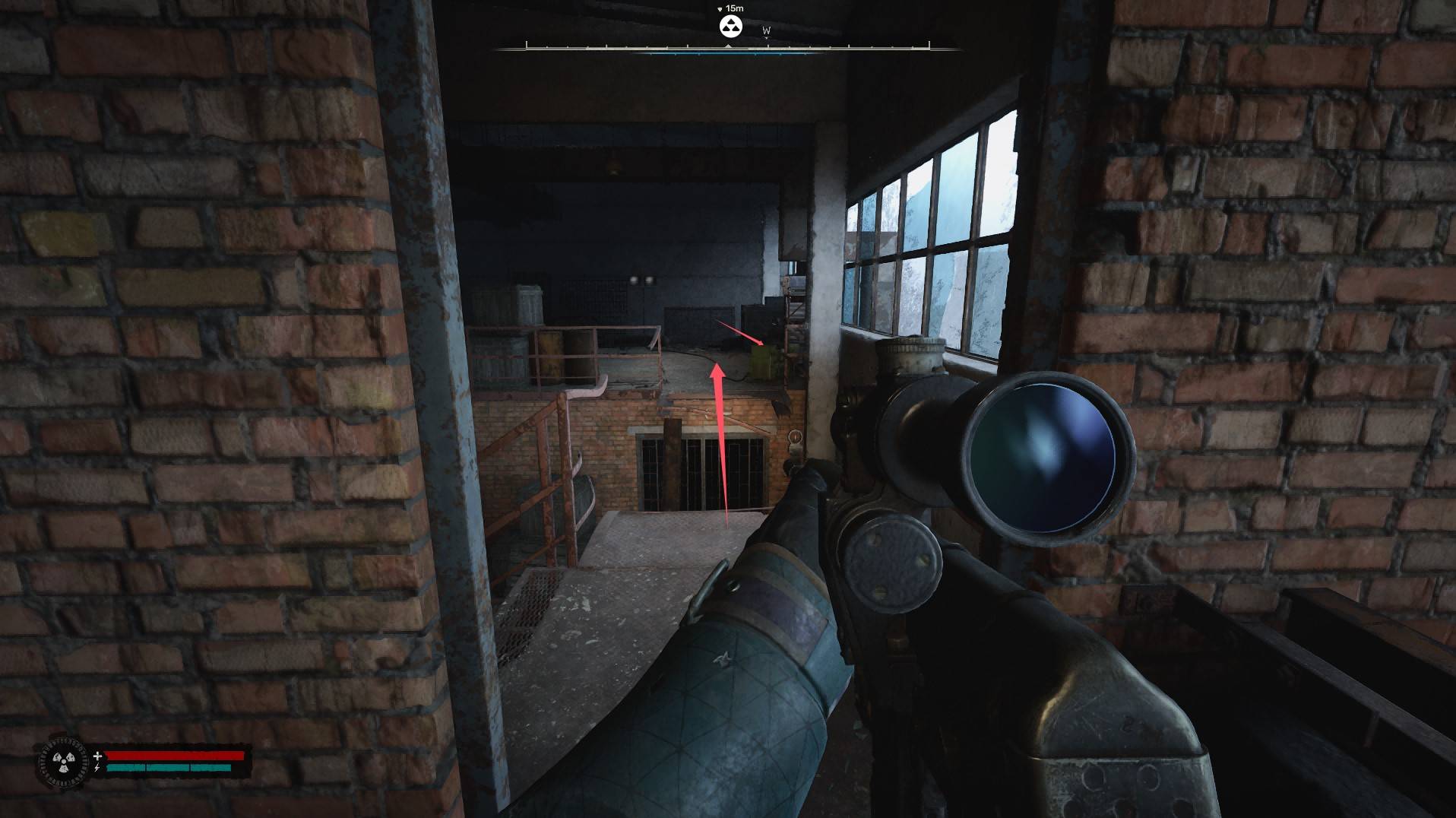Click the radiation trefoil objective marker
The image size is (1456, 818).
pos(730,27)
